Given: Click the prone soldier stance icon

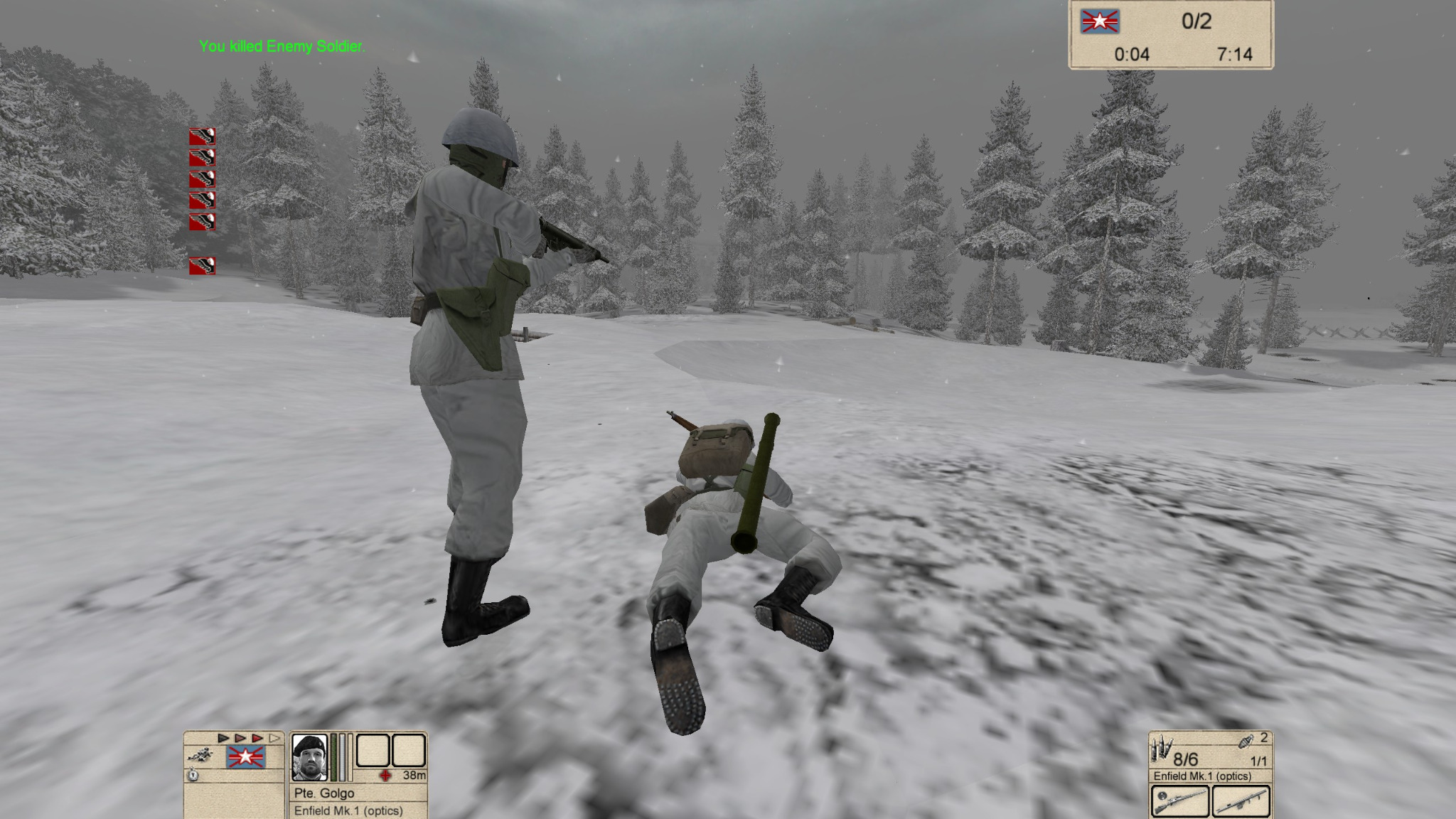Looking at the screenshot, I should 199,755.
